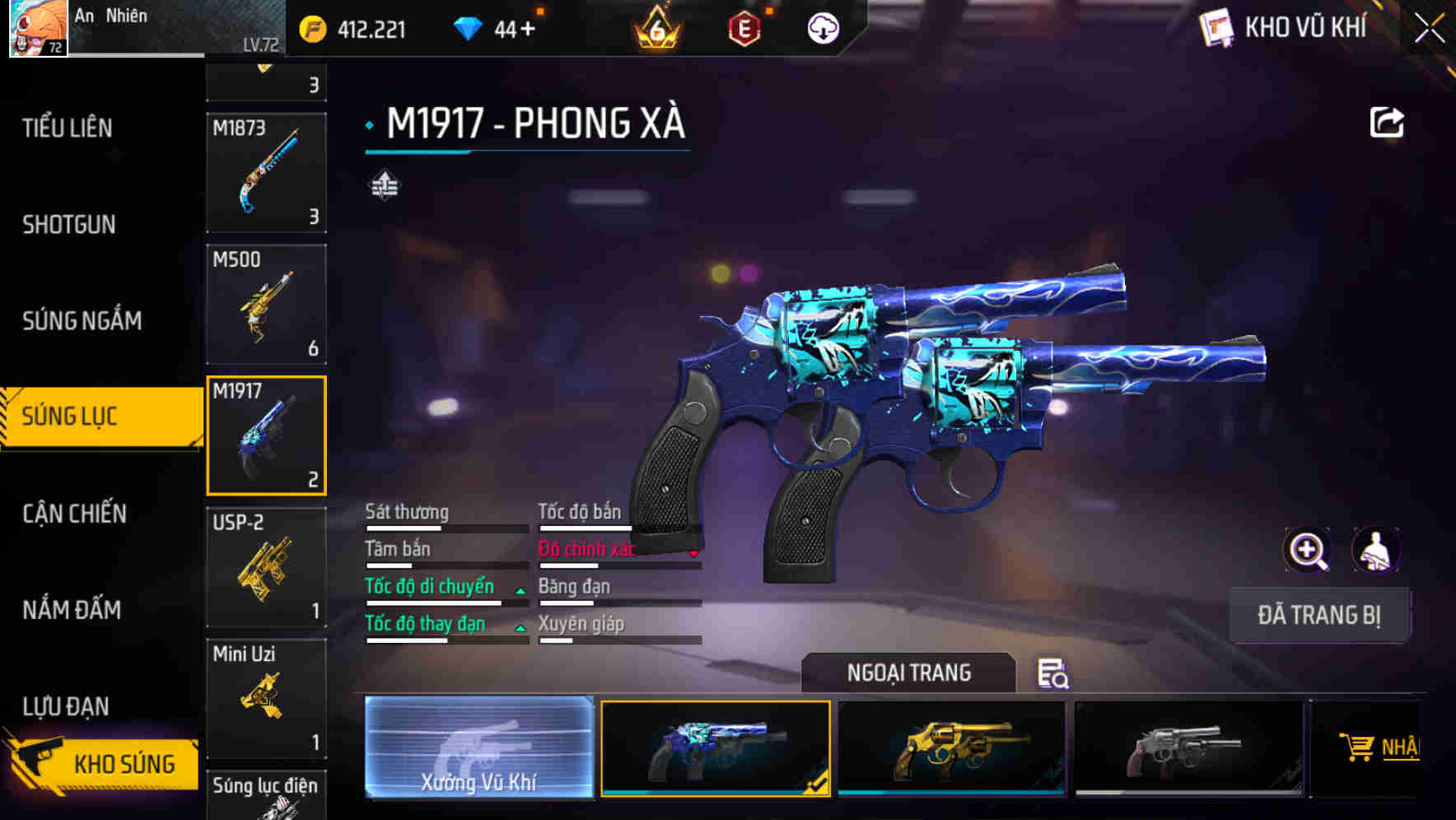Image resolution: width=1456 pixels, height=820 pixels.
Task: Toggle the magnifier zoom preview
Action: [1306, 550]
